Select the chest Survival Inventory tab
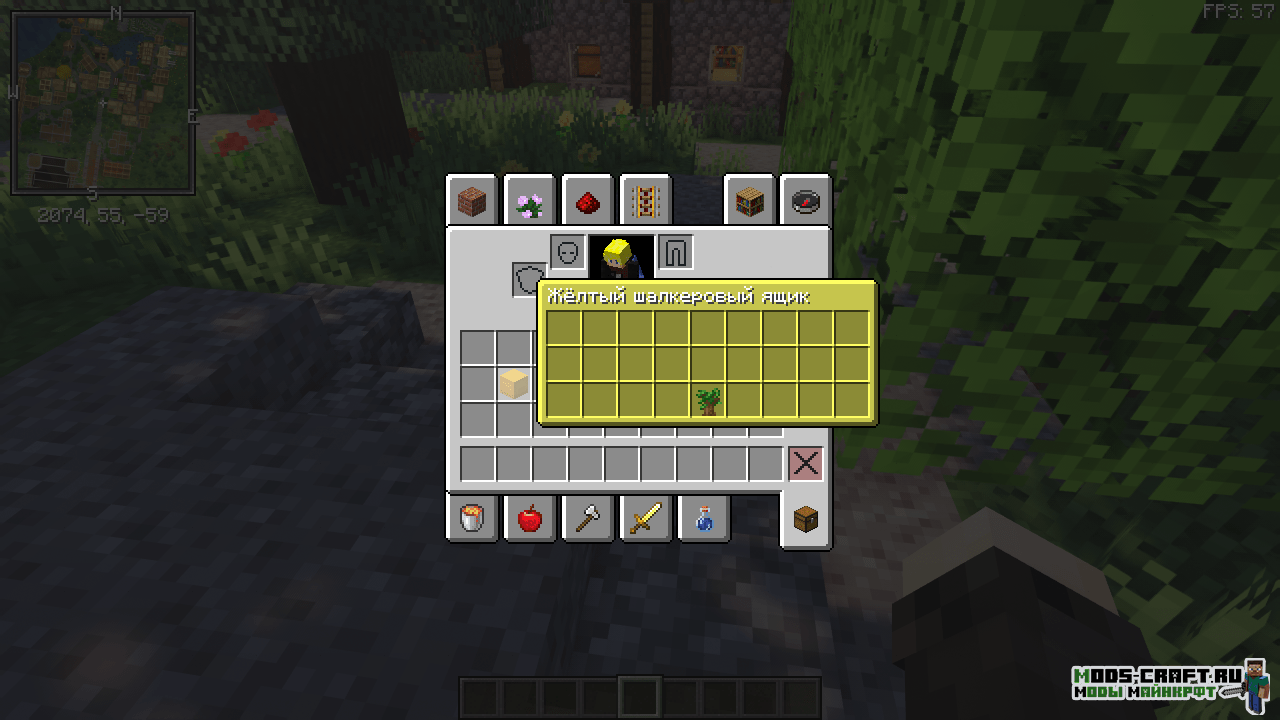This screenshot has height=720, width=1280. click(x=806, y=518)
